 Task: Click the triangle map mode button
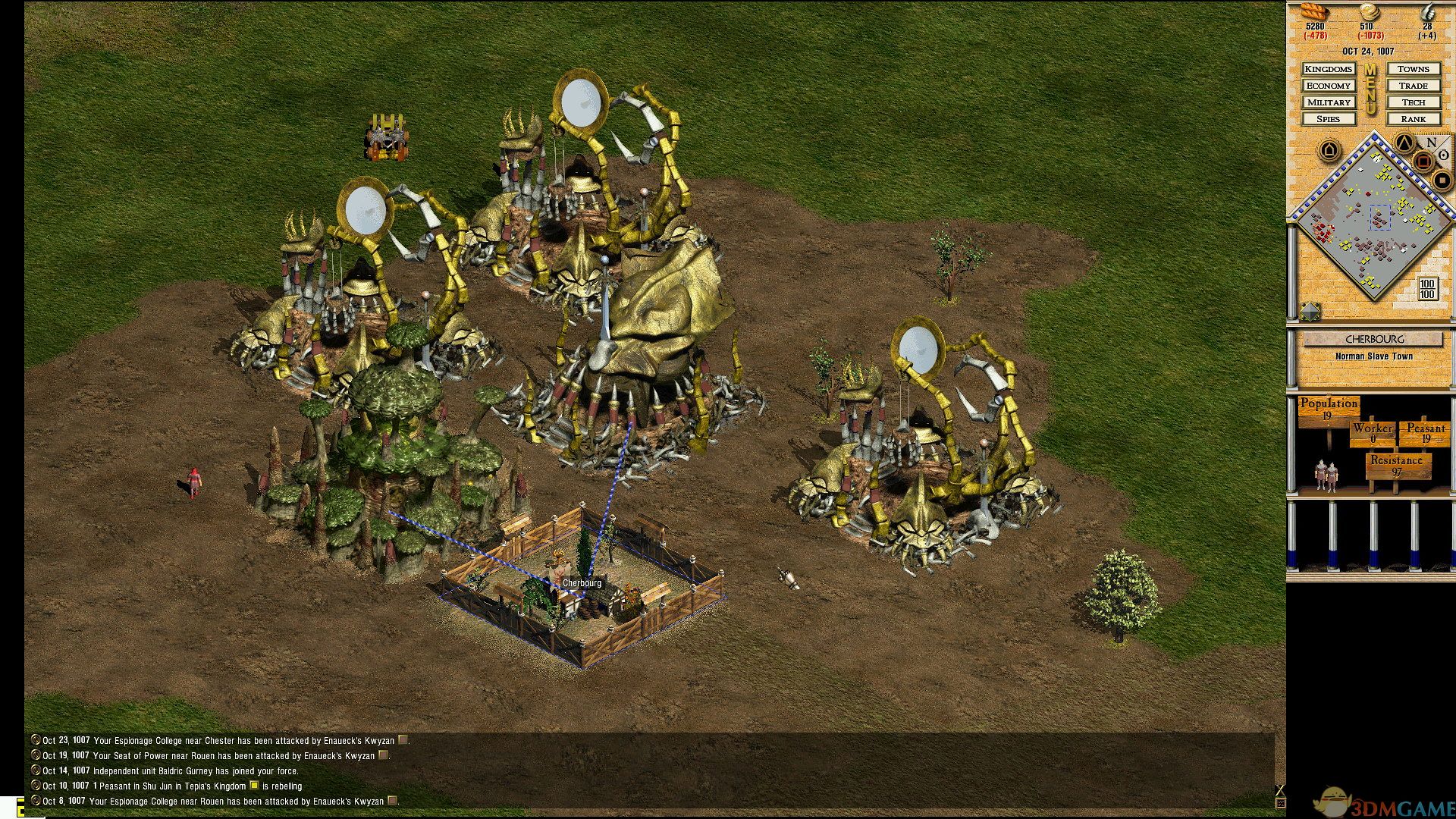[1404, 143]
